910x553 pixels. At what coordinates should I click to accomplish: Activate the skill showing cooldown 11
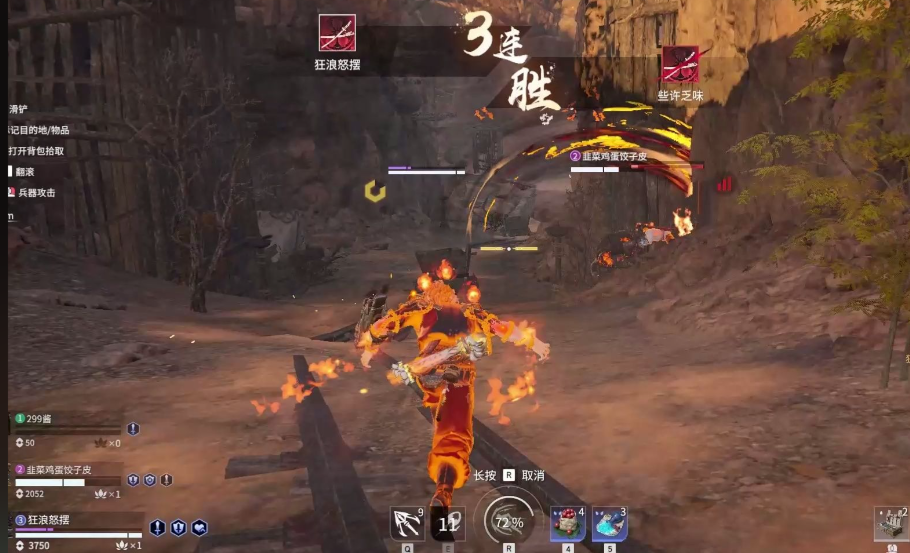tap(448, 523)
